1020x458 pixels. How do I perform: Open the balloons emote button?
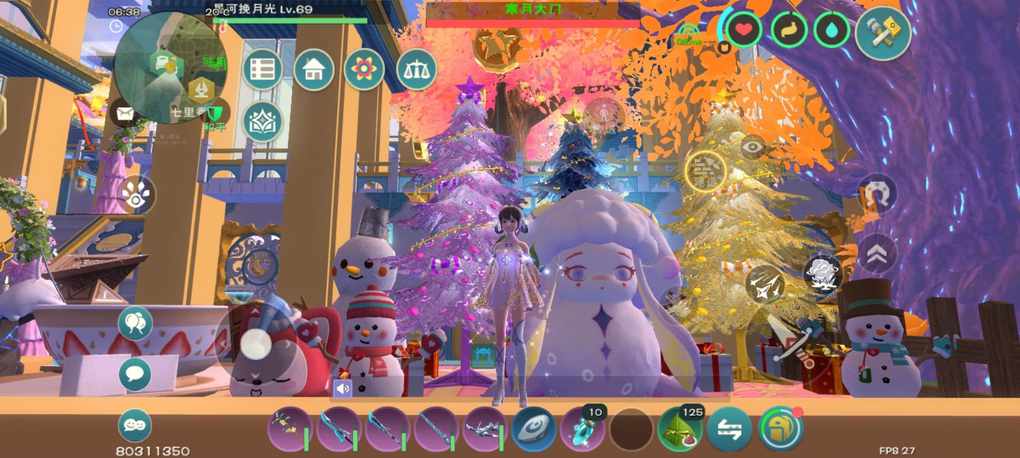pos(135,324)
